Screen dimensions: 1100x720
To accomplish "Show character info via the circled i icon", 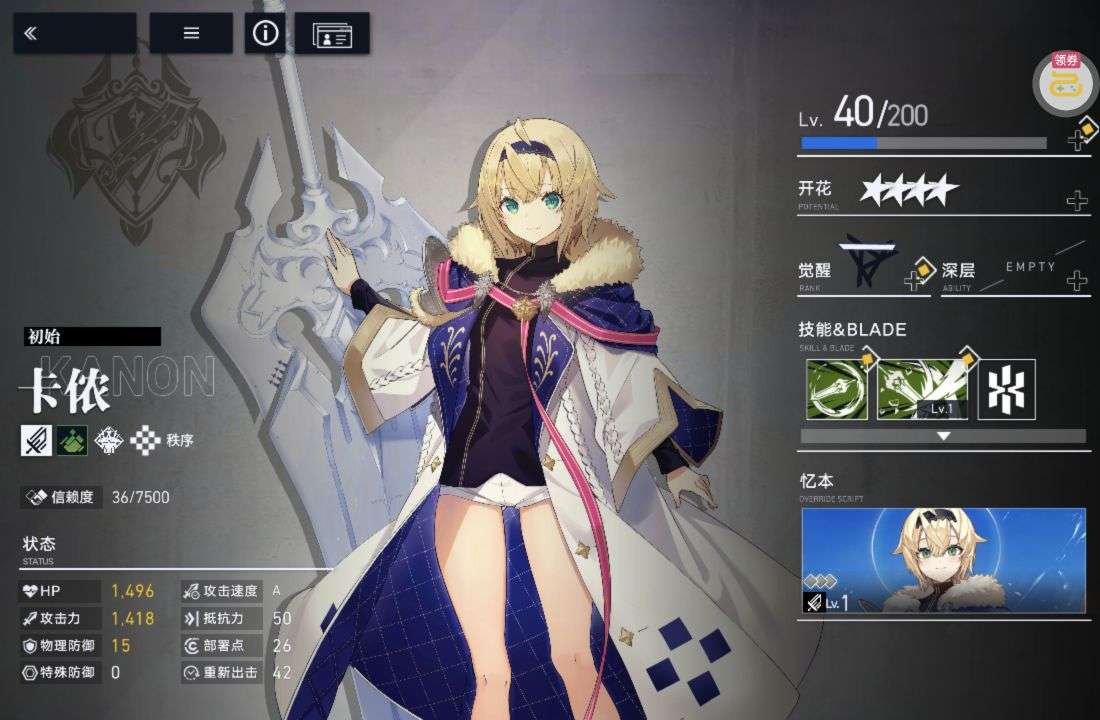I will coord(265,33).
